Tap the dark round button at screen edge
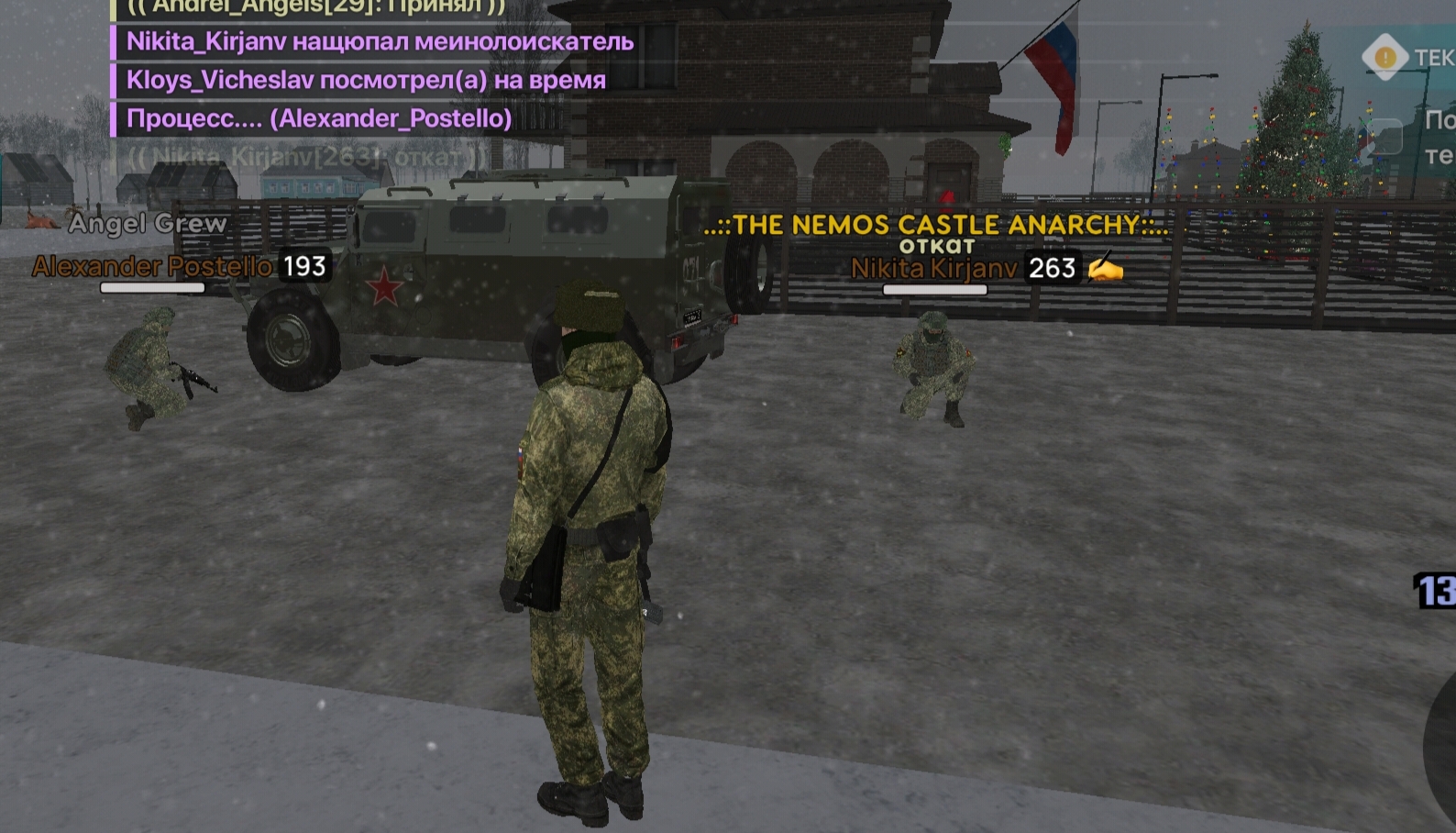 pyautogui.click(x=1439, y=748)
